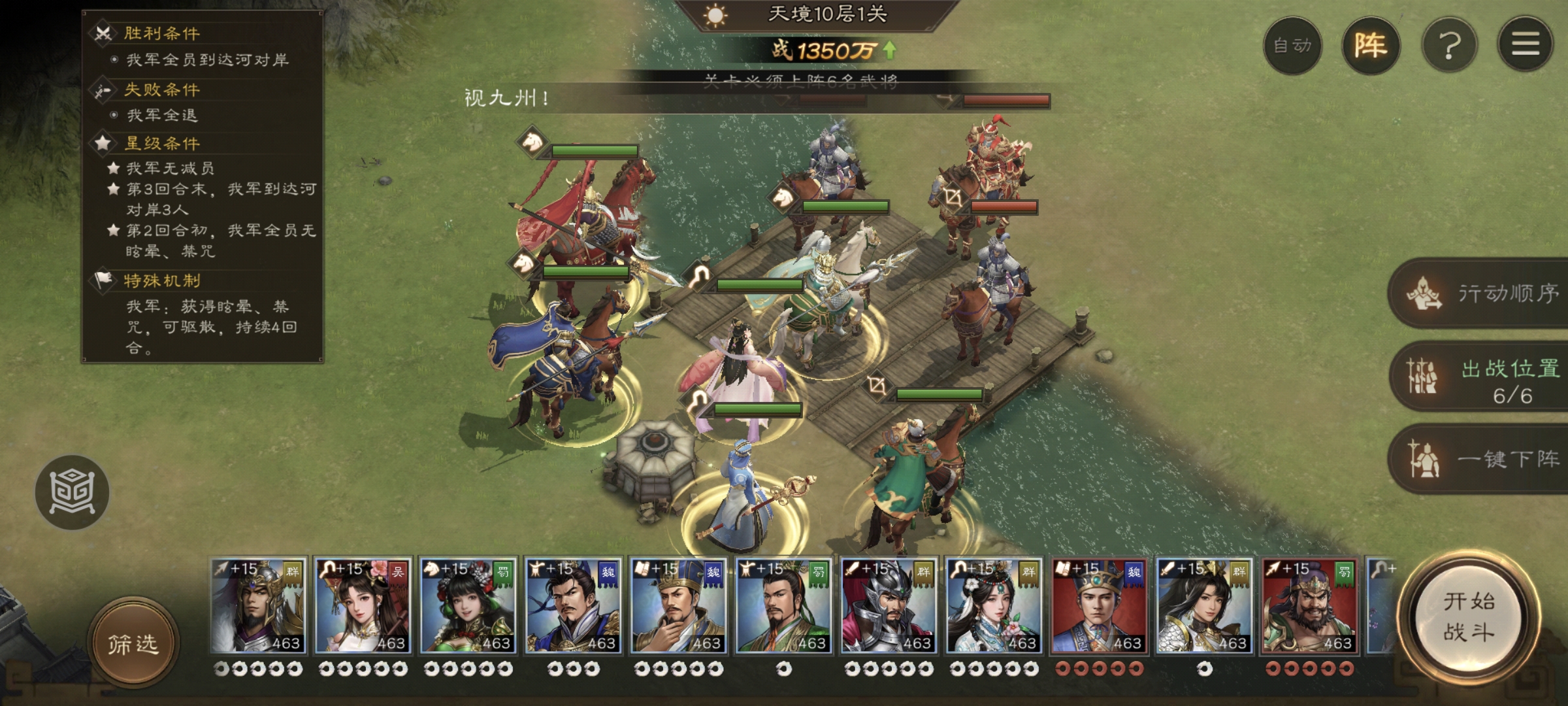Open the 筛选 hero filter
Viewport: 1568px width, 706px height.
click(x=133, y=644)
